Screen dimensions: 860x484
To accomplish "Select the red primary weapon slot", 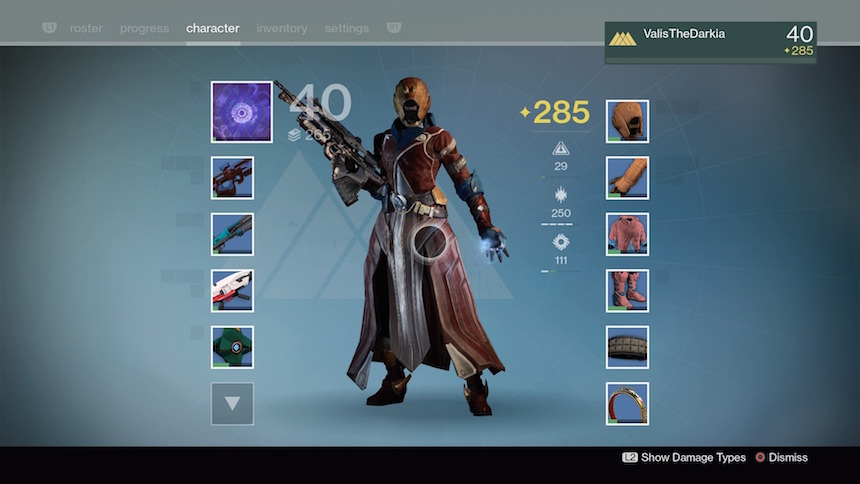I will 232,178.
